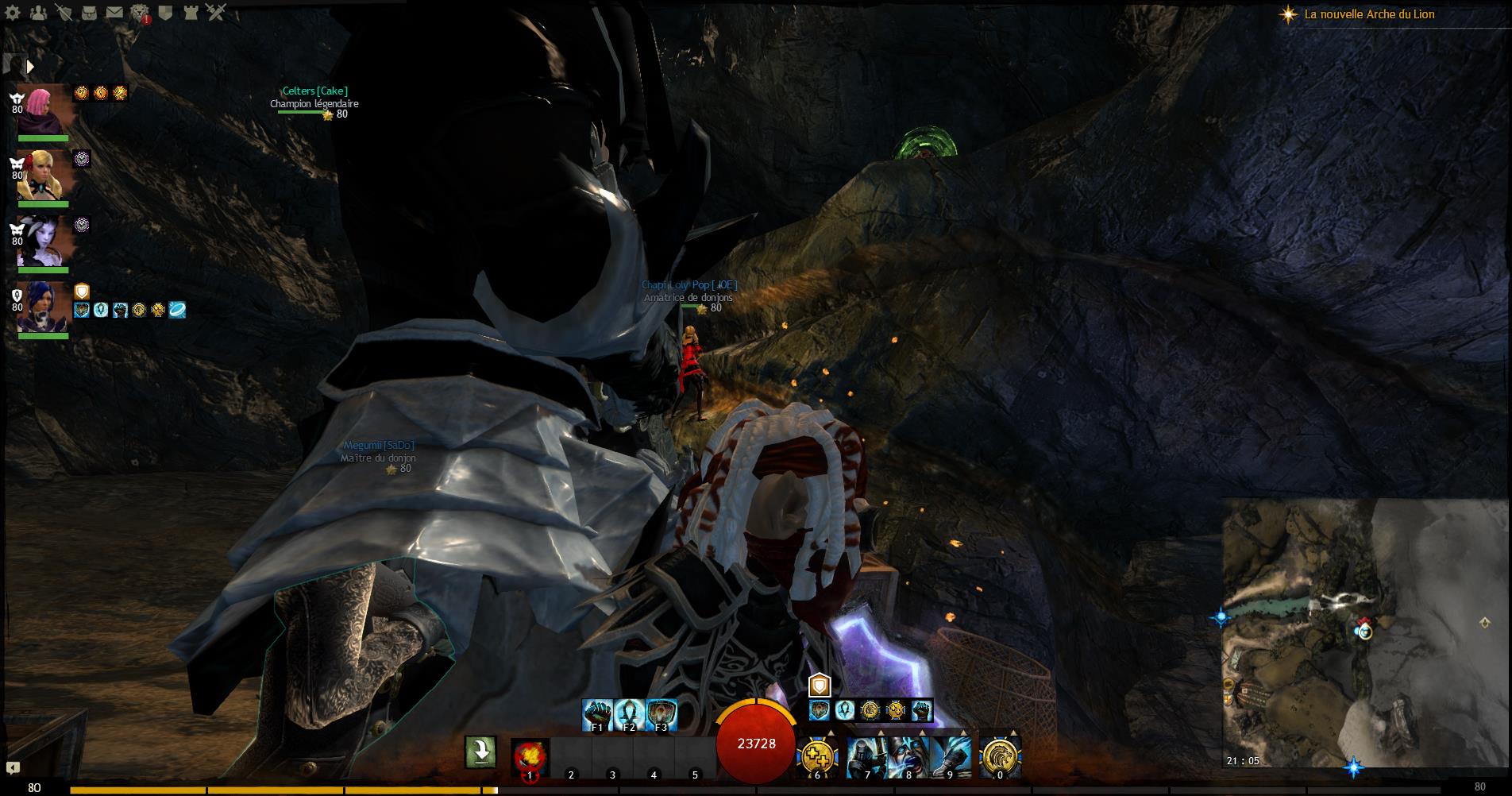Open the PvP crossed swords icon
Viewport: 1512px width, 796px height.
pyautogui.click(x=216, y=13)
